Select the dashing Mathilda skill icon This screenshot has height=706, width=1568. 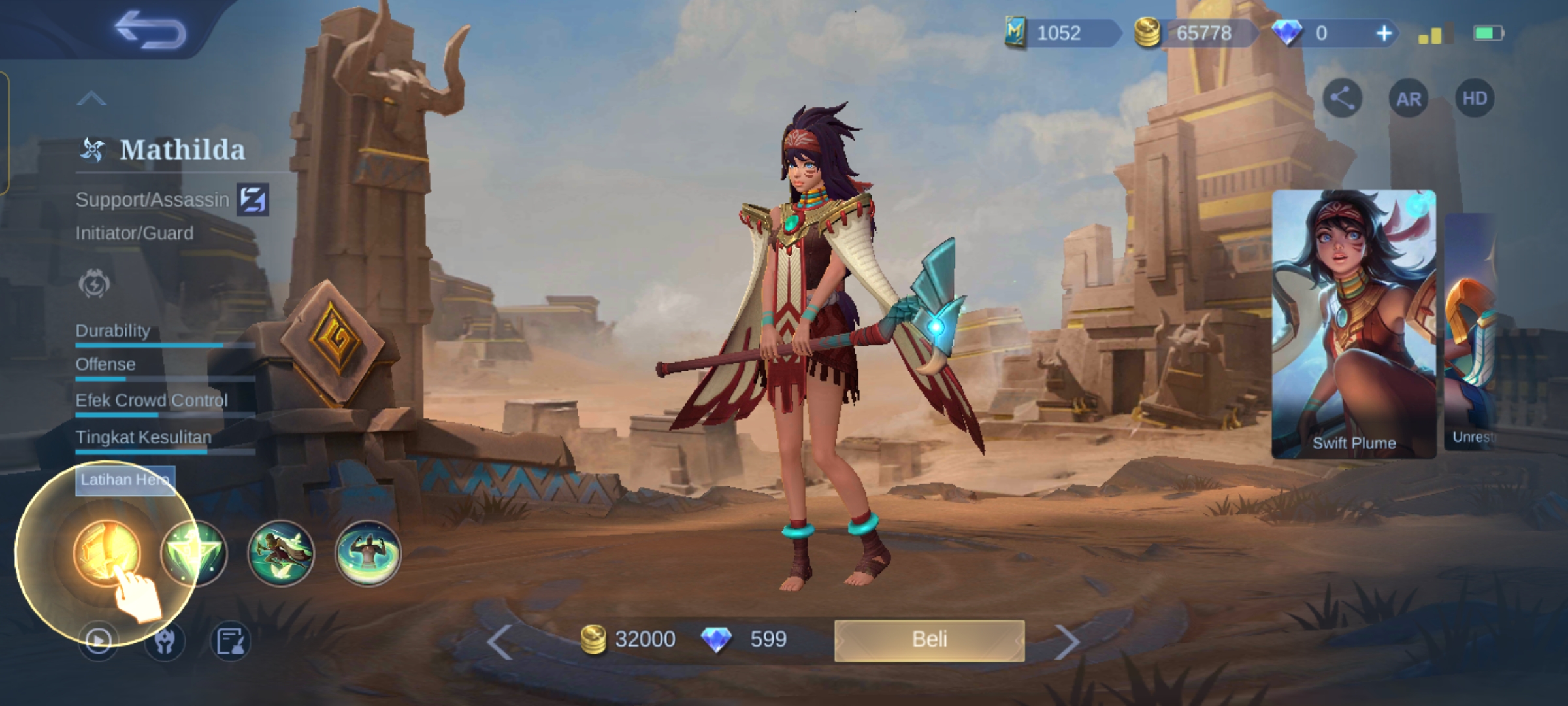[x=281, y=553]
